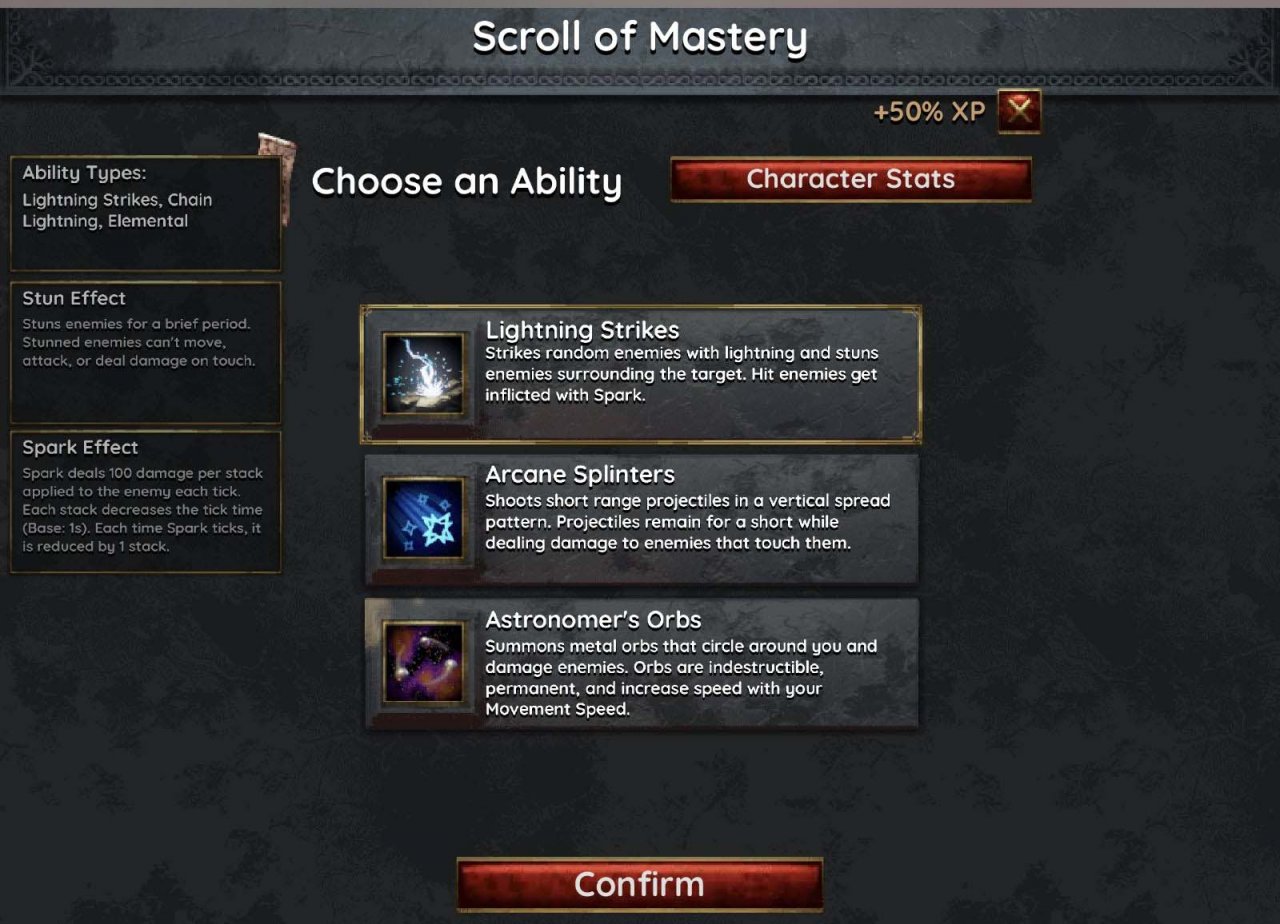1280x924 pixels.
Task: Choose the Astronomer's Orbs ability option
Action: click(642, 665)
